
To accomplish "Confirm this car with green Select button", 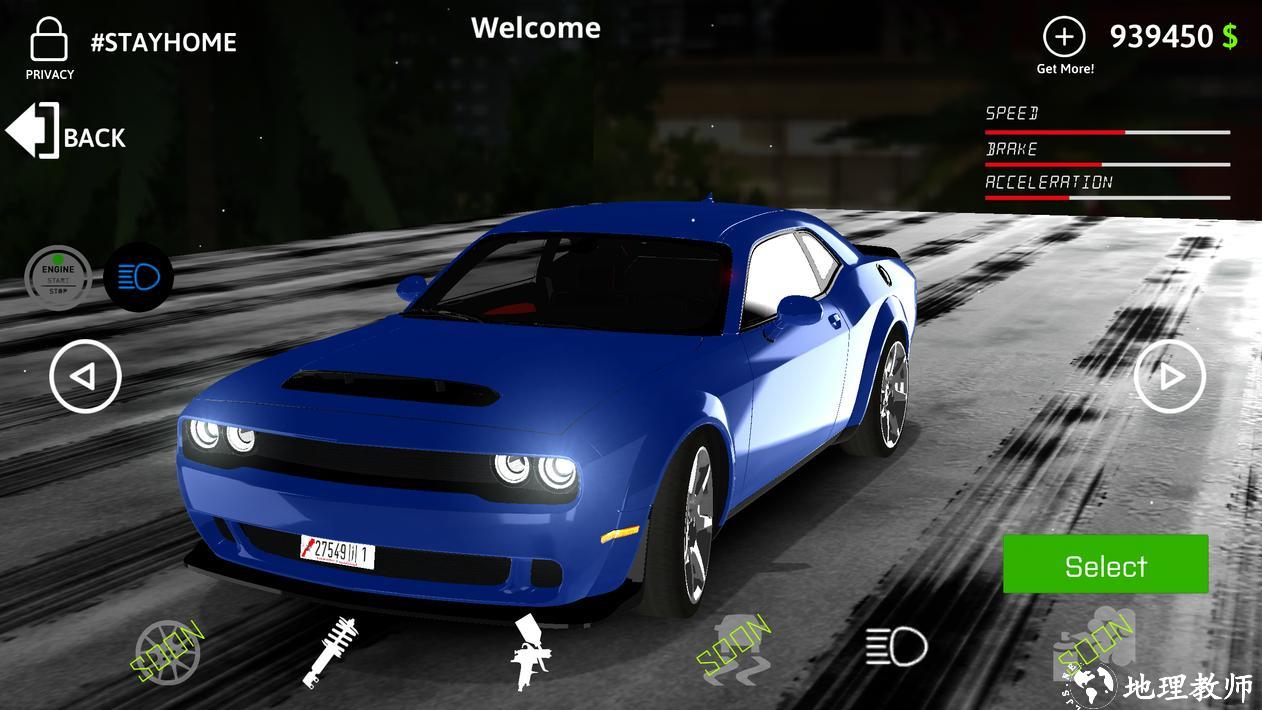I will tap(1105, 565).
